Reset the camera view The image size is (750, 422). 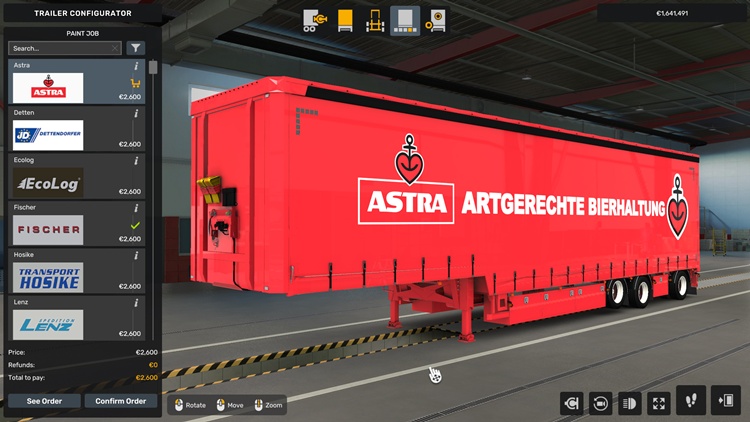(x=601, y=403)
